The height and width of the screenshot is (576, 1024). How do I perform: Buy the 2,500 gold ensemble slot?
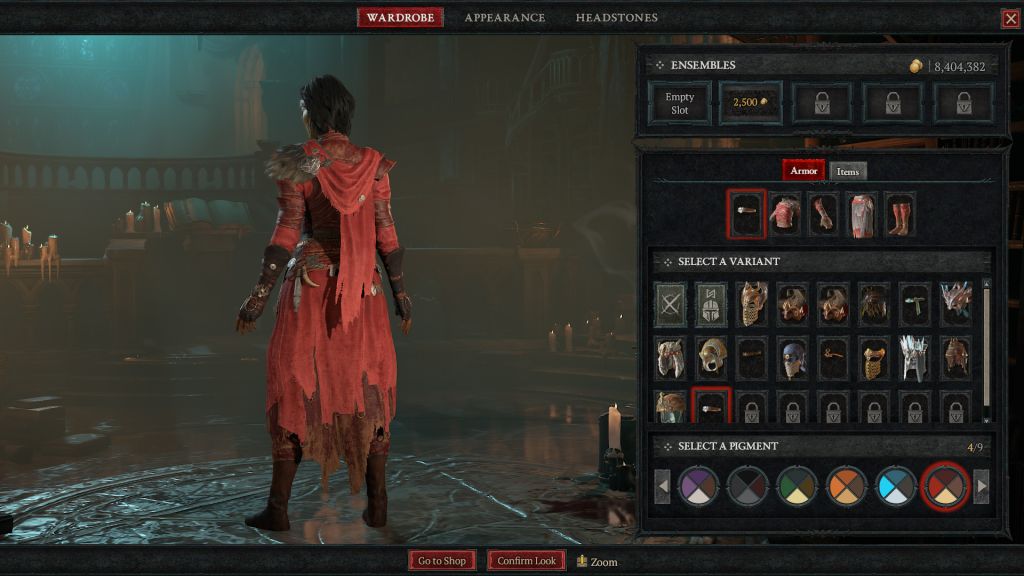coord(750,103)
